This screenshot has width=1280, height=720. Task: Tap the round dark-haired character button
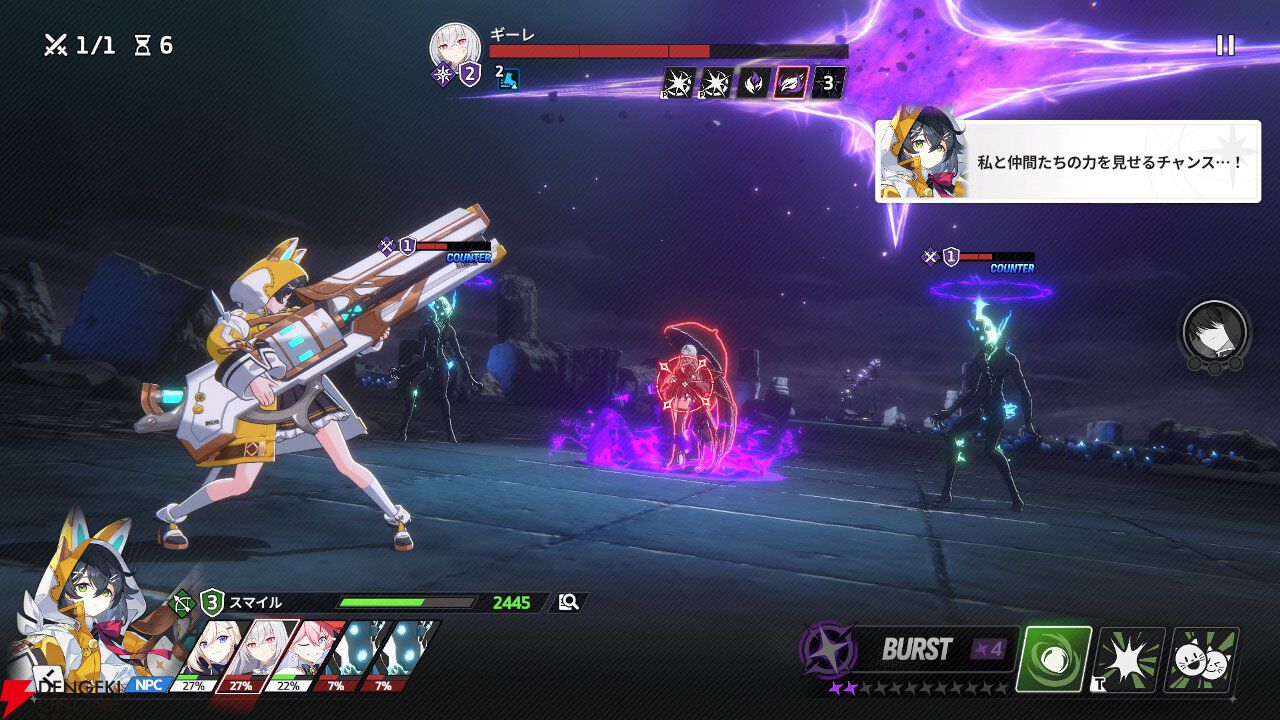pos(1215,331)
